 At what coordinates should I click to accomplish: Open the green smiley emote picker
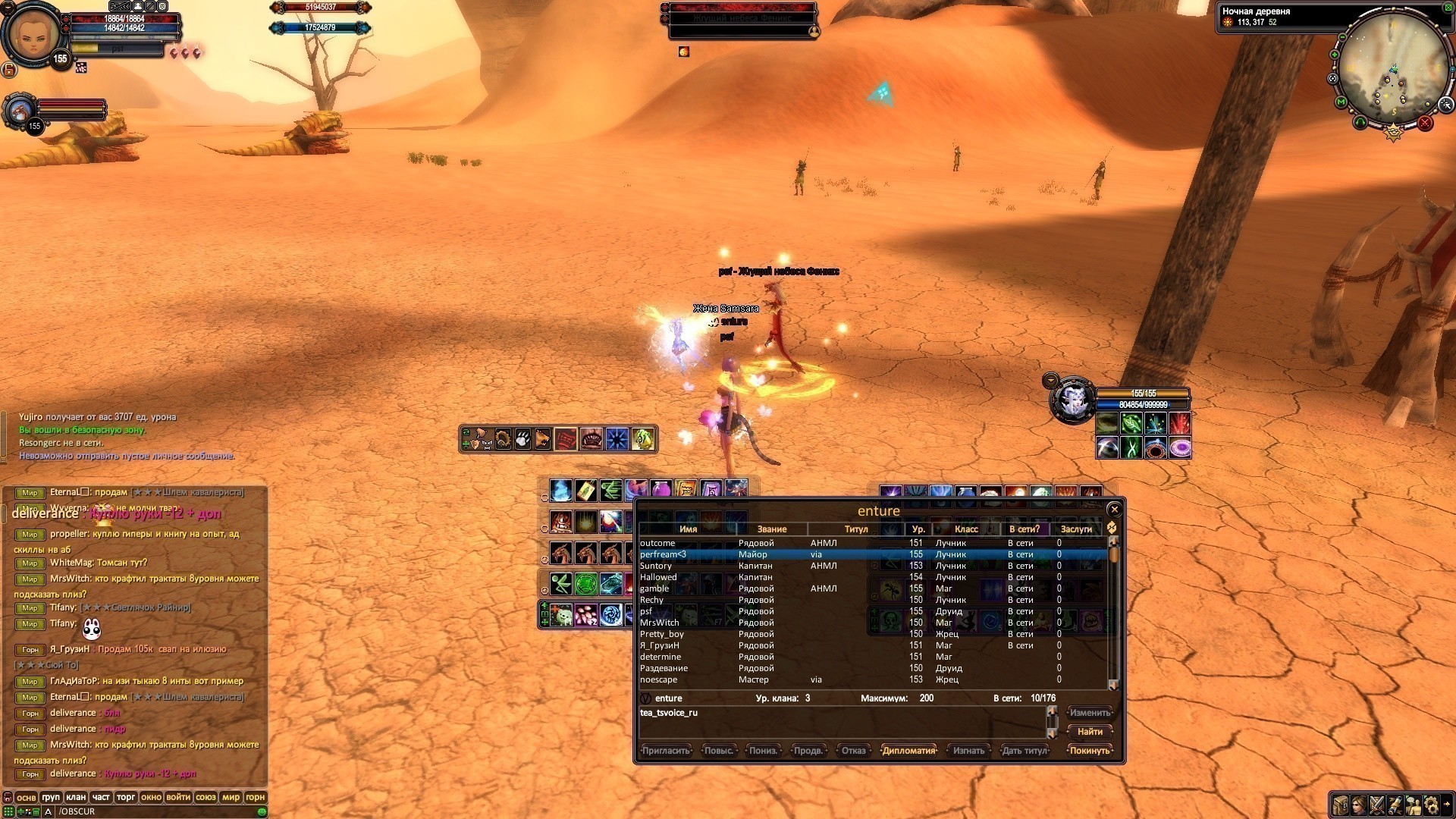262,811
